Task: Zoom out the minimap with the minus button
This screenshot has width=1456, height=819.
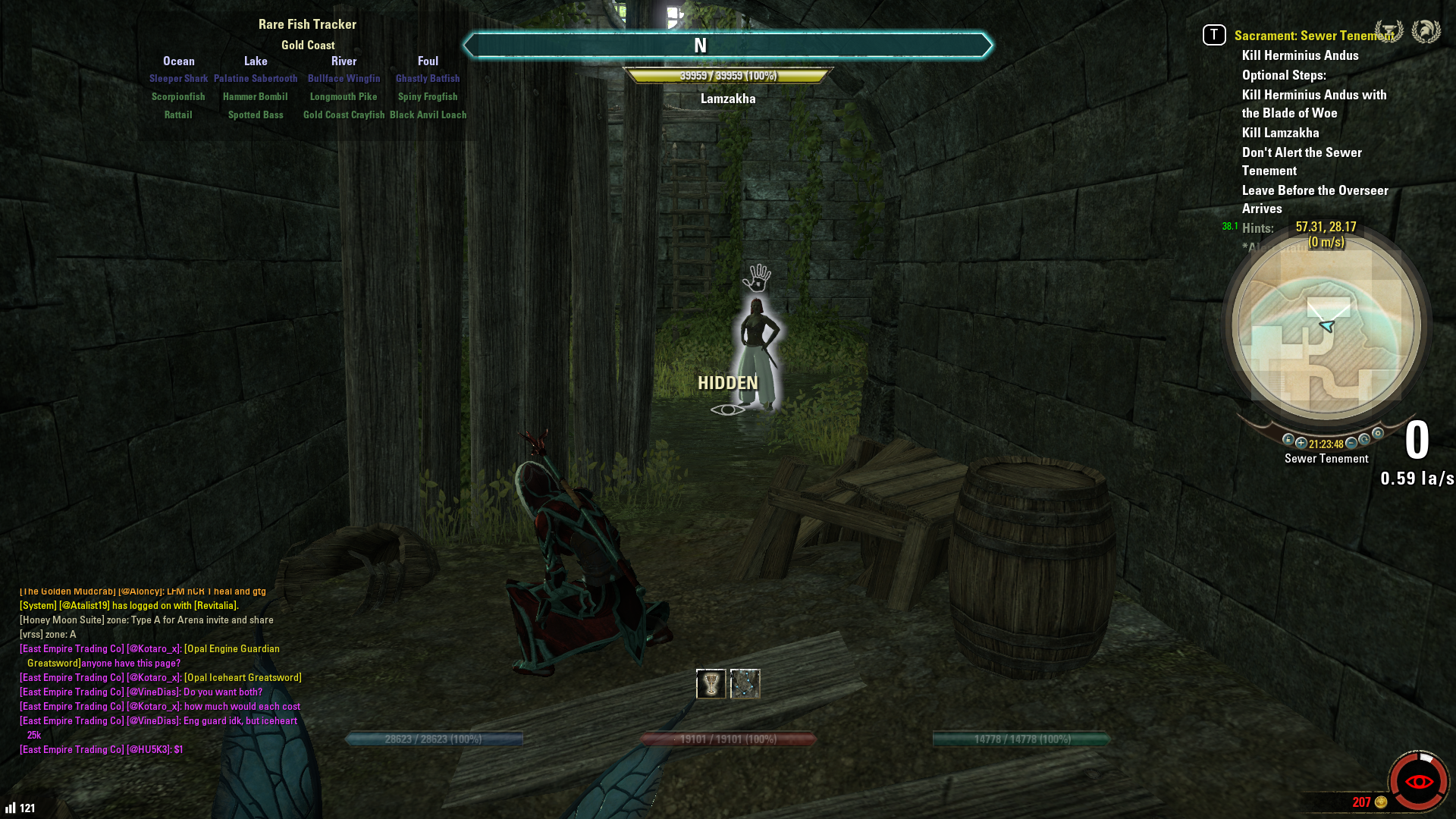Action: (x=1351, y=443)
